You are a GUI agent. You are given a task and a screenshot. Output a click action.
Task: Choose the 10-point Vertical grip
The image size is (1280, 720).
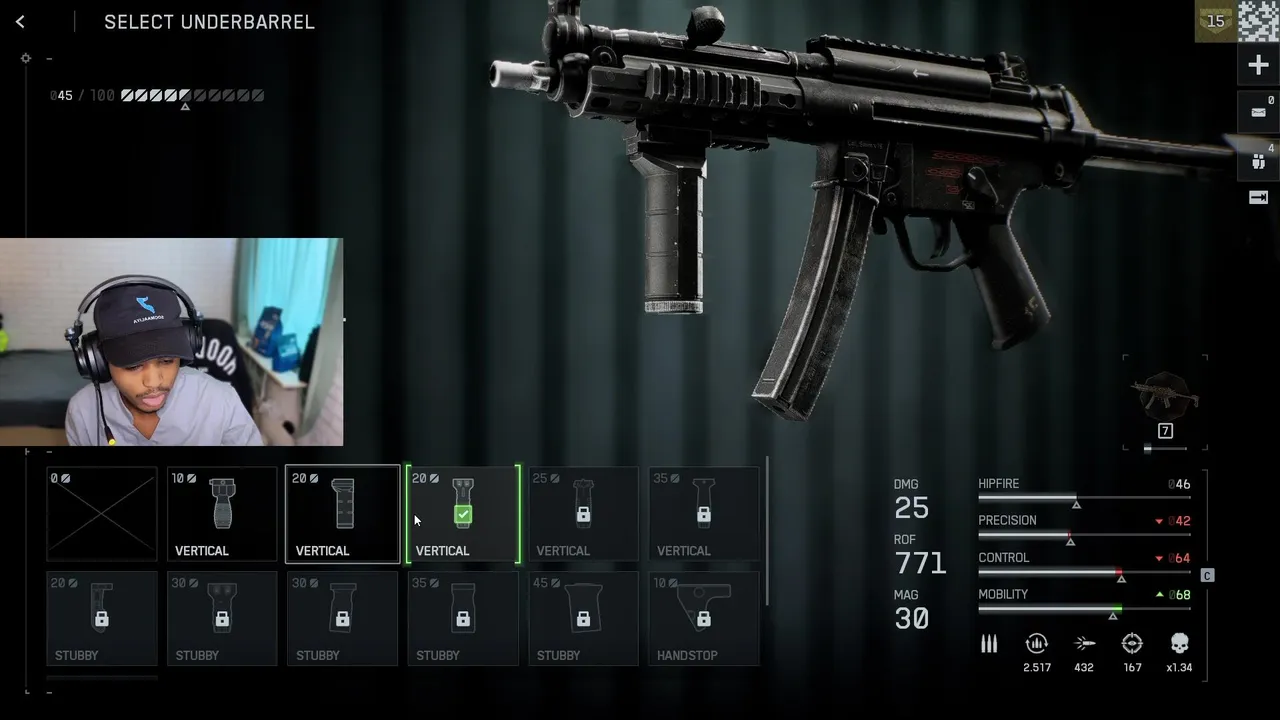coord(222,514)
